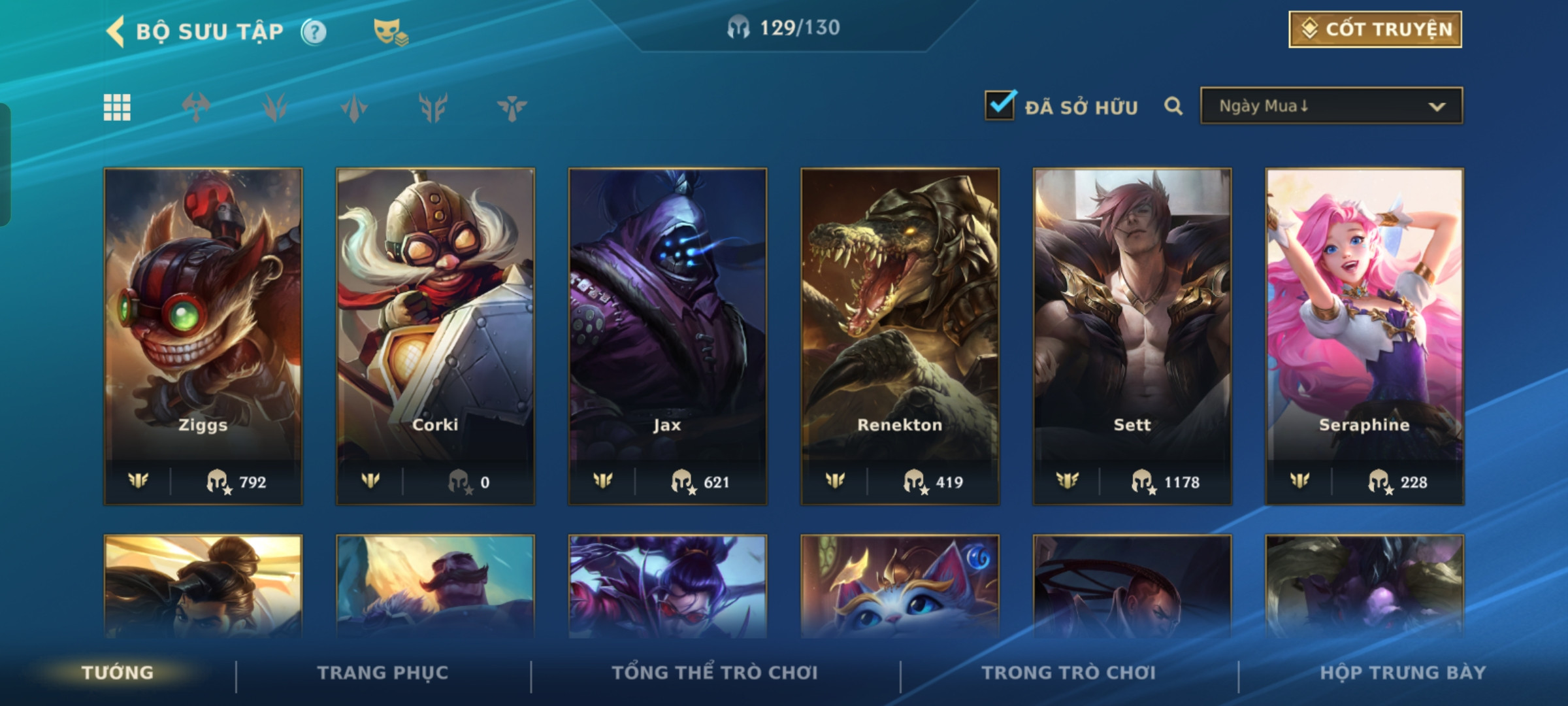Open the Tổng Thể Trò Chơi tab
Viewport: 1568px width, 706px height.
[715, 673]
